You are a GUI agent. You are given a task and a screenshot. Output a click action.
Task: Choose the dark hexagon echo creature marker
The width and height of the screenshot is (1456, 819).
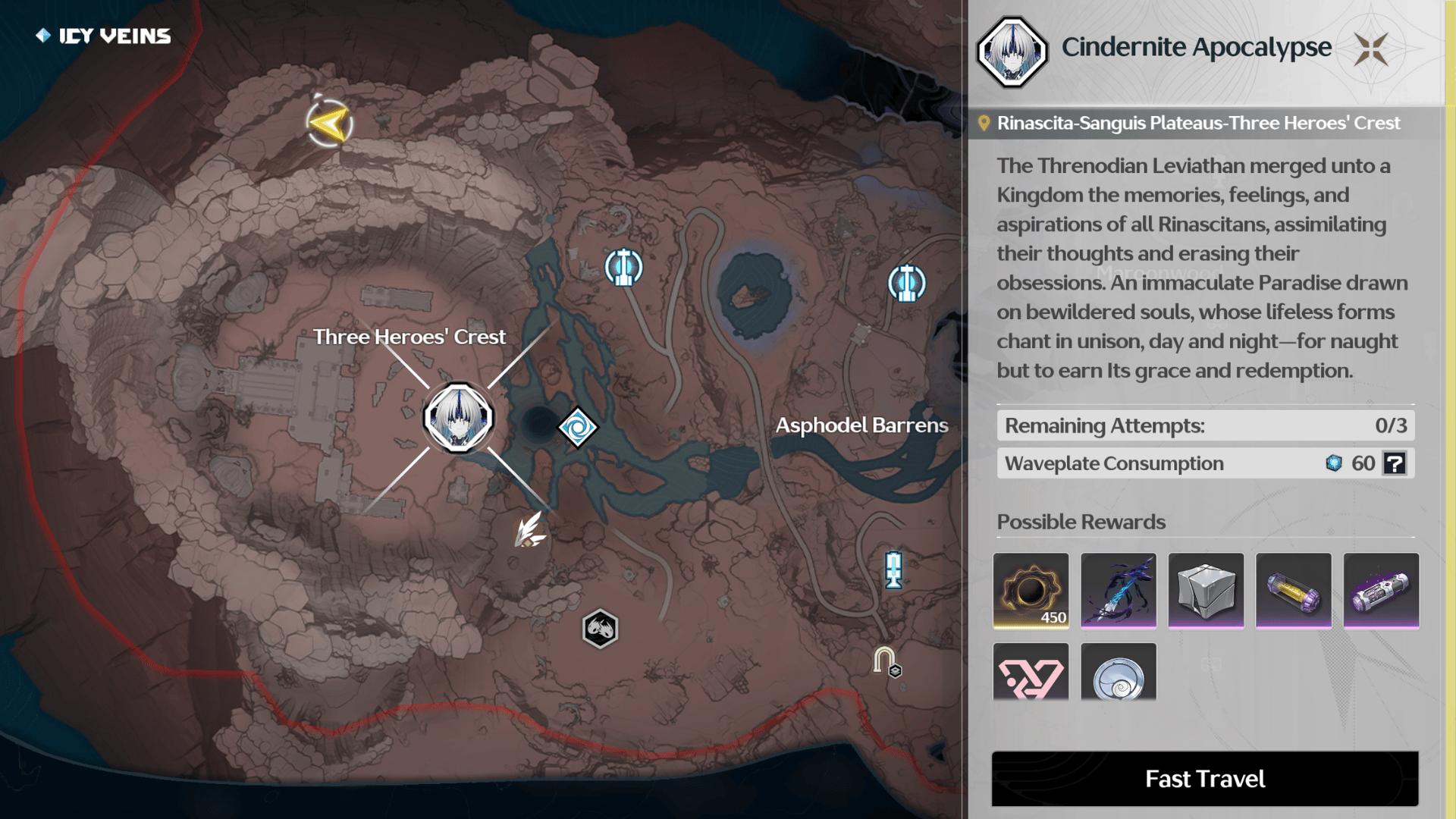[600, 629]
